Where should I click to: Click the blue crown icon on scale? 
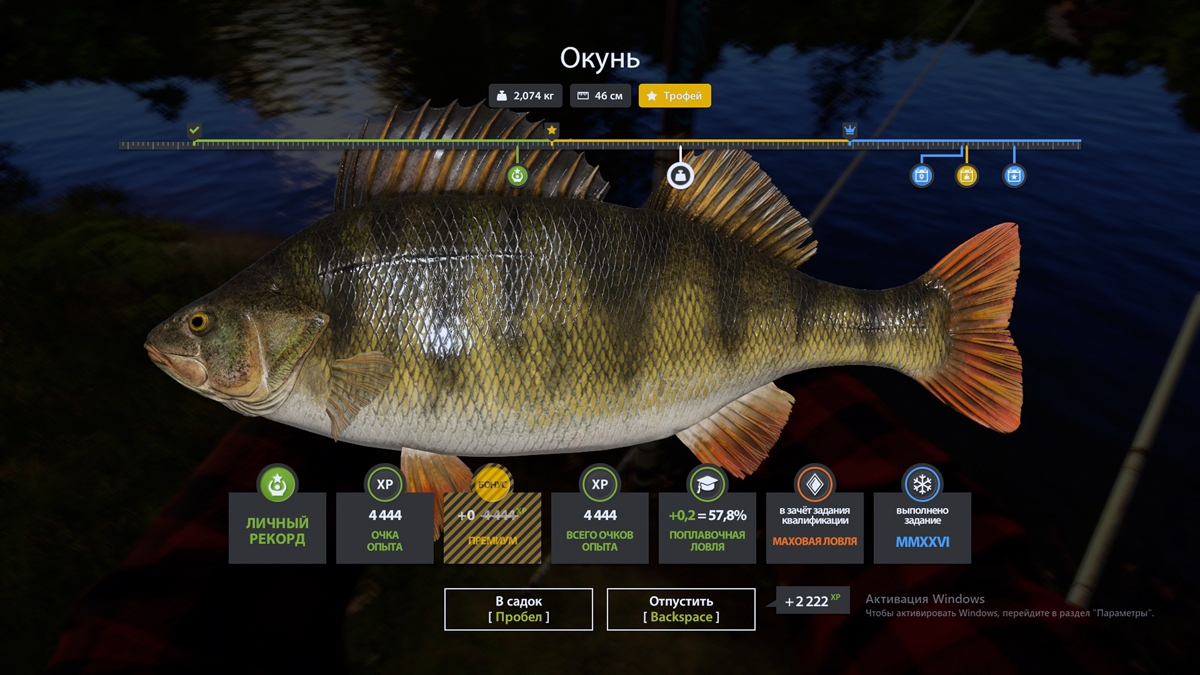(x=850, y=130)
